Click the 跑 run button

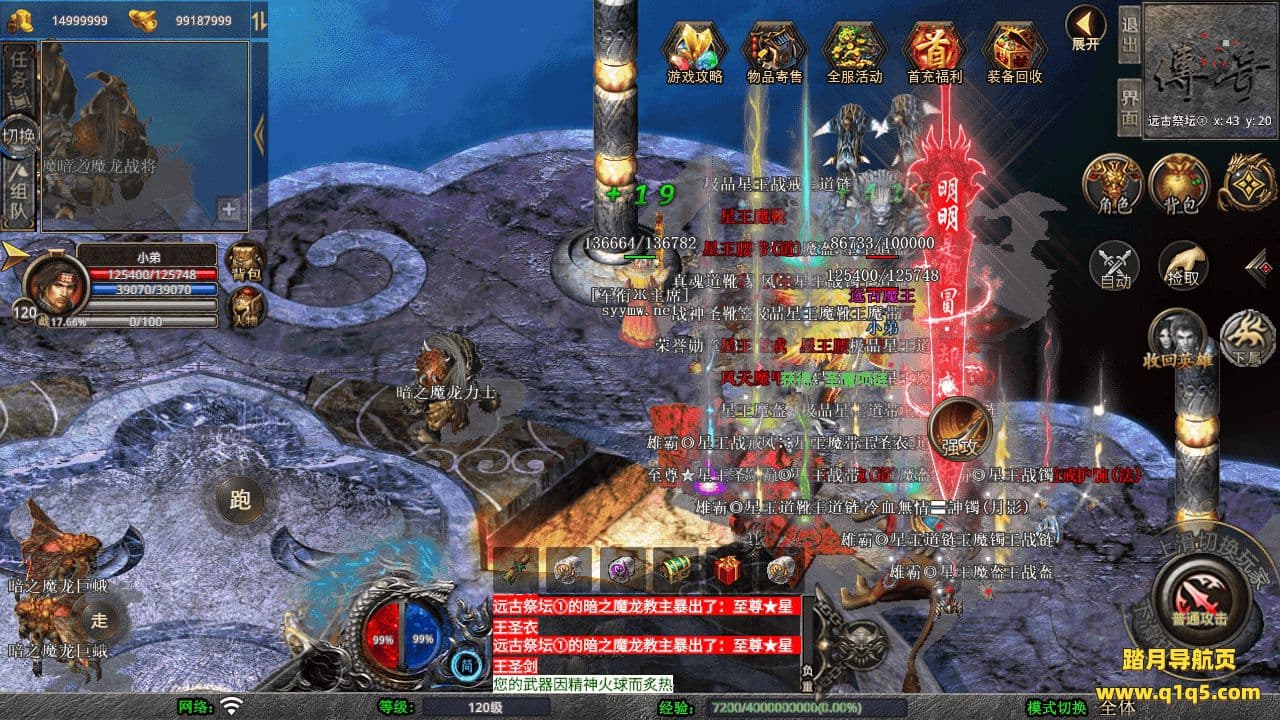tap(239, 500)
